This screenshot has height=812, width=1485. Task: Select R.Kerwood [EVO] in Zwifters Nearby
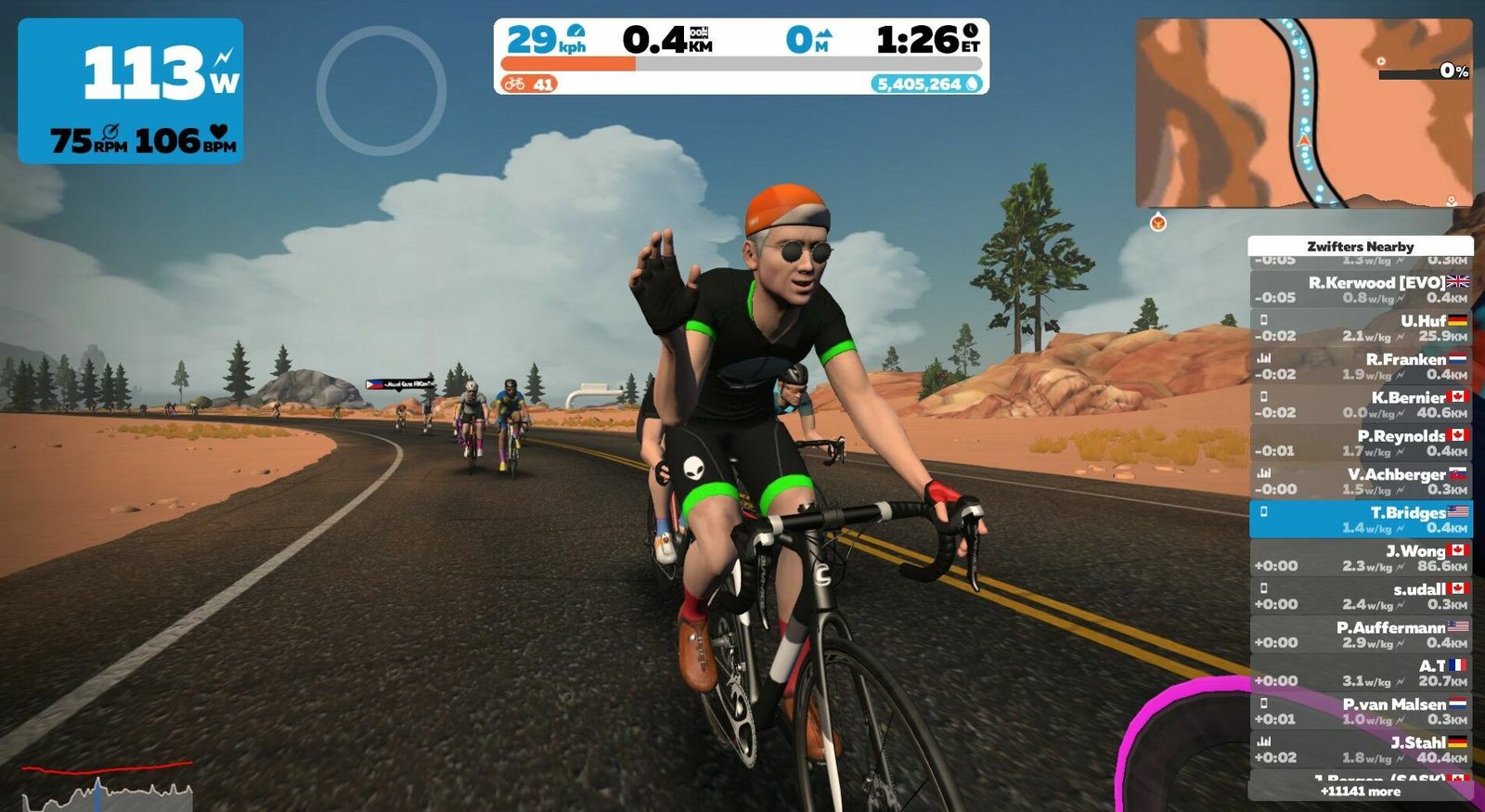pyautogui.click(x=1360, y=290)
